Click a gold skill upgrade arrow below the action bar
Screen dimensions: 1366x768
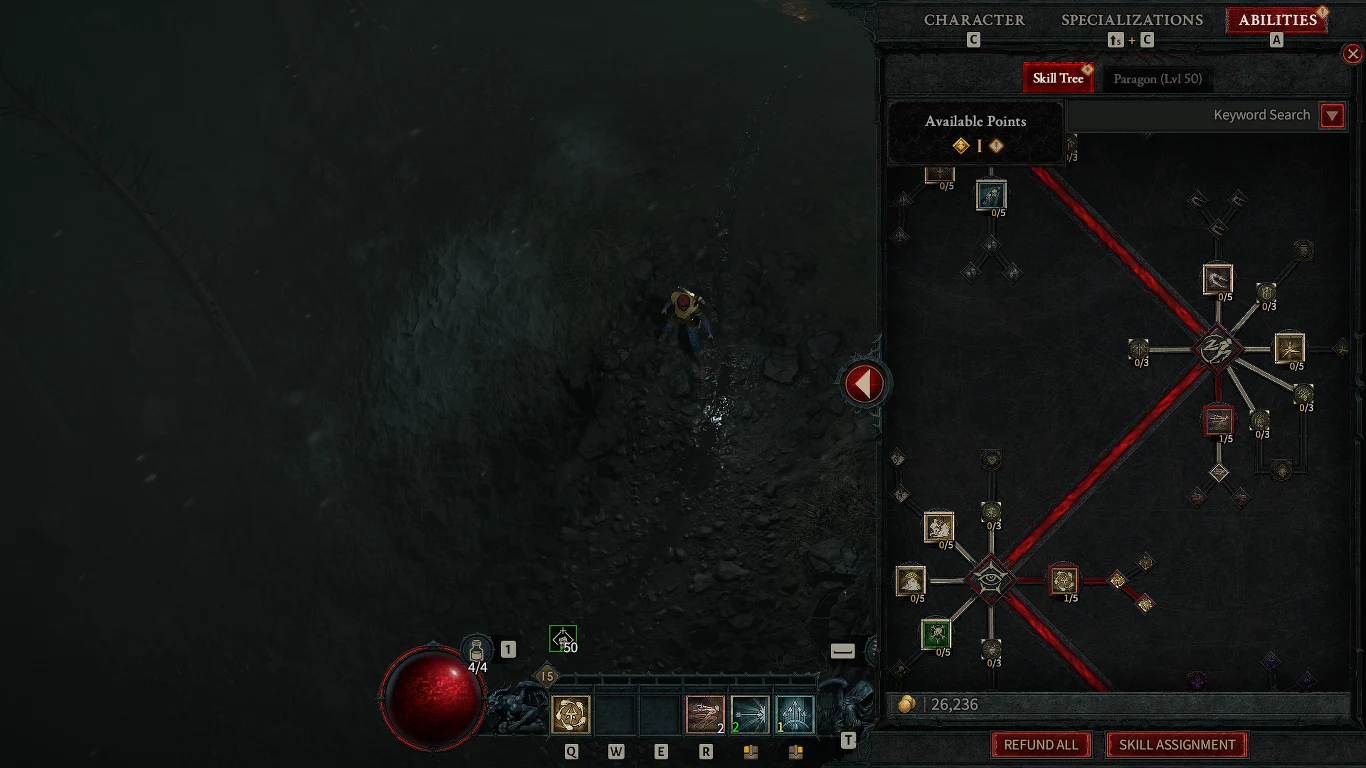[750, 751]
